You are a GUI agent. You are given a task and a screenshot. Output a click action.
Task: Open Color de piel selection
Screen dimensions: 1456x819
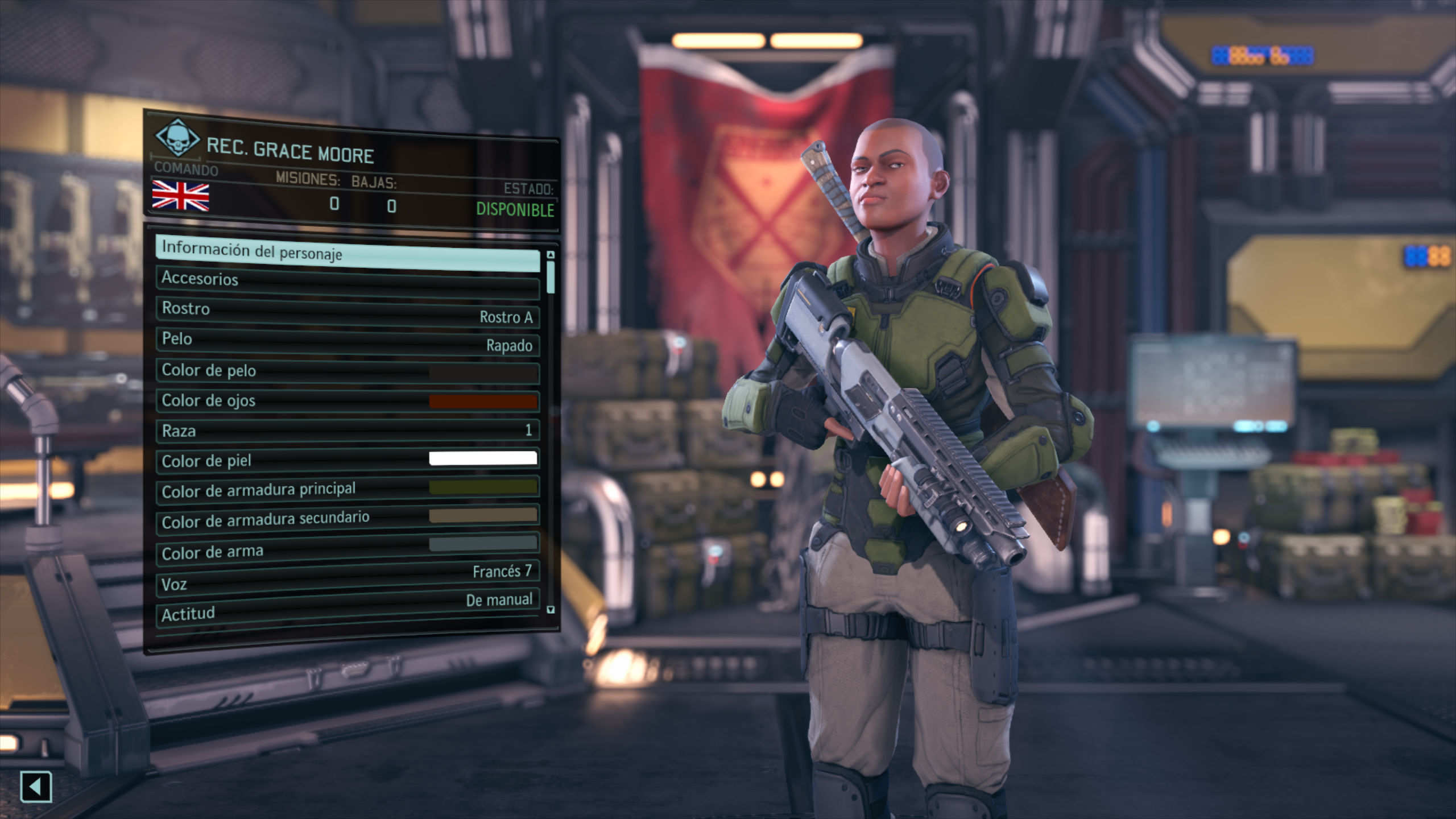(347, 460)
